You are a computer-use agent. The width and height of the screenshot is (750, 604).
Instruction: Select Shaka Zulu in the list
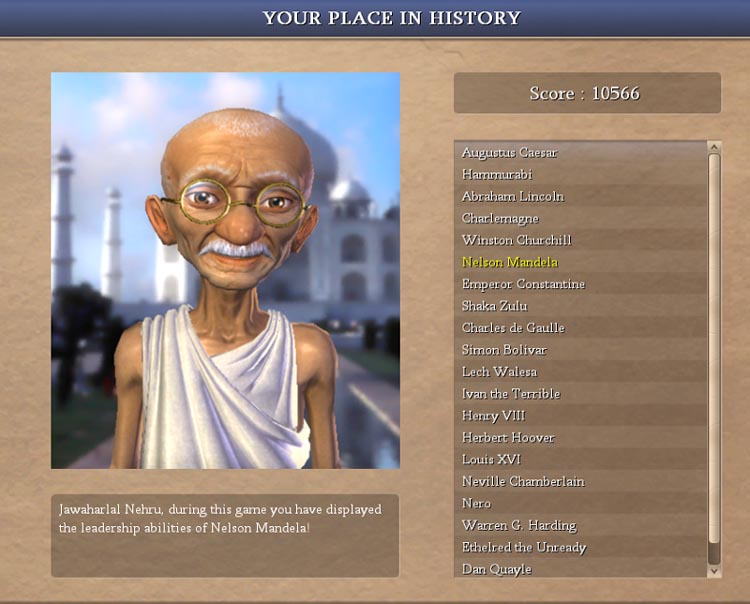(494, 306)
